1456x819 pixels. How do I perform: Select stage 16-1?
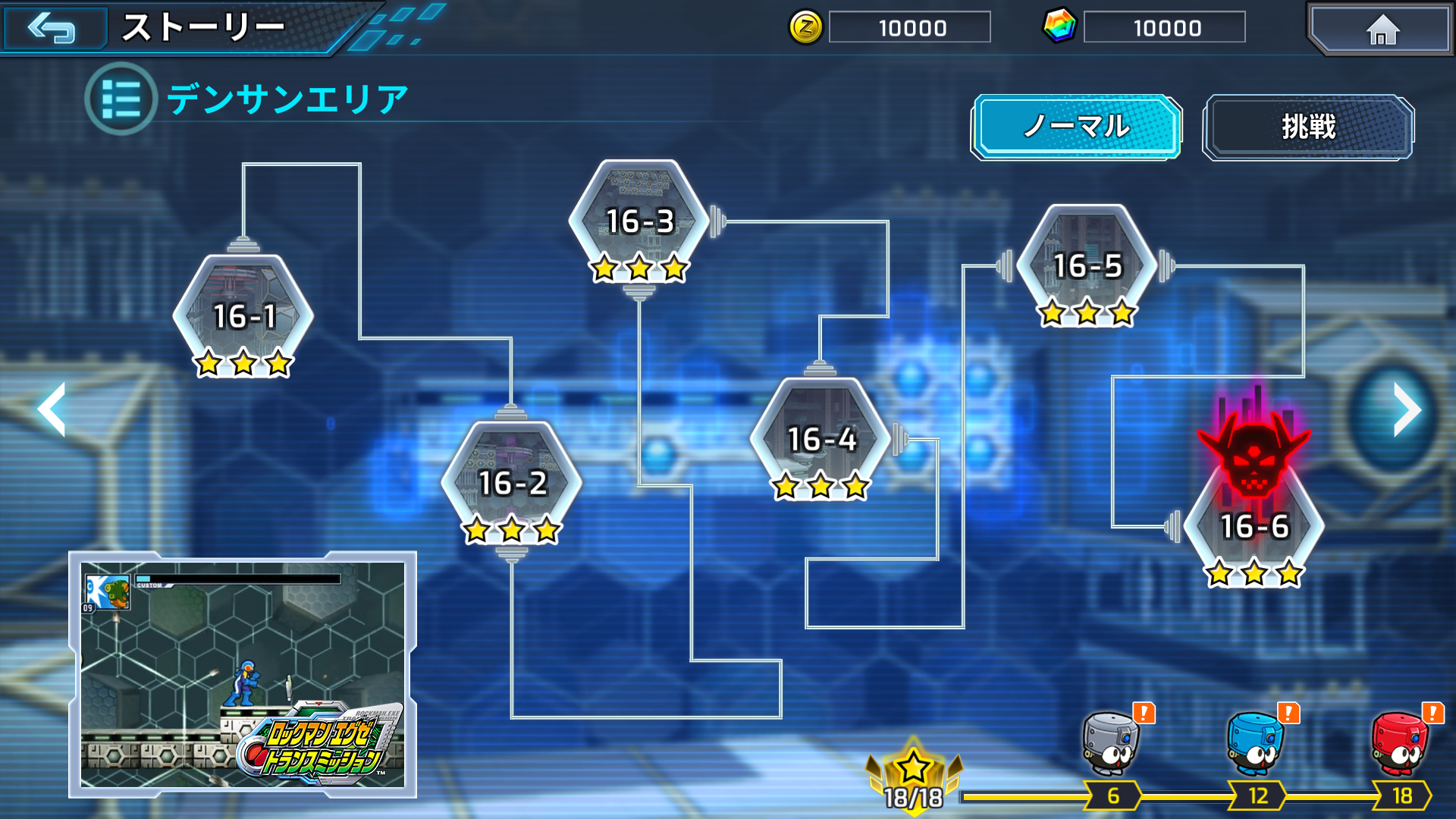pos(243,317)
